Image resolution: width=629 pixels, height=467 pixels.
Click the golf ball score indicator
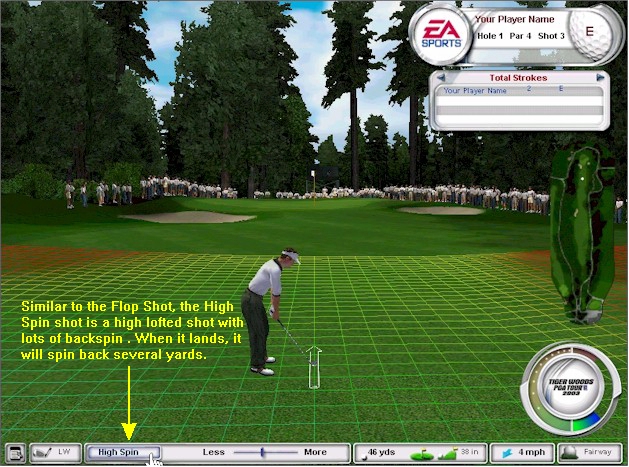click(589, 31)
